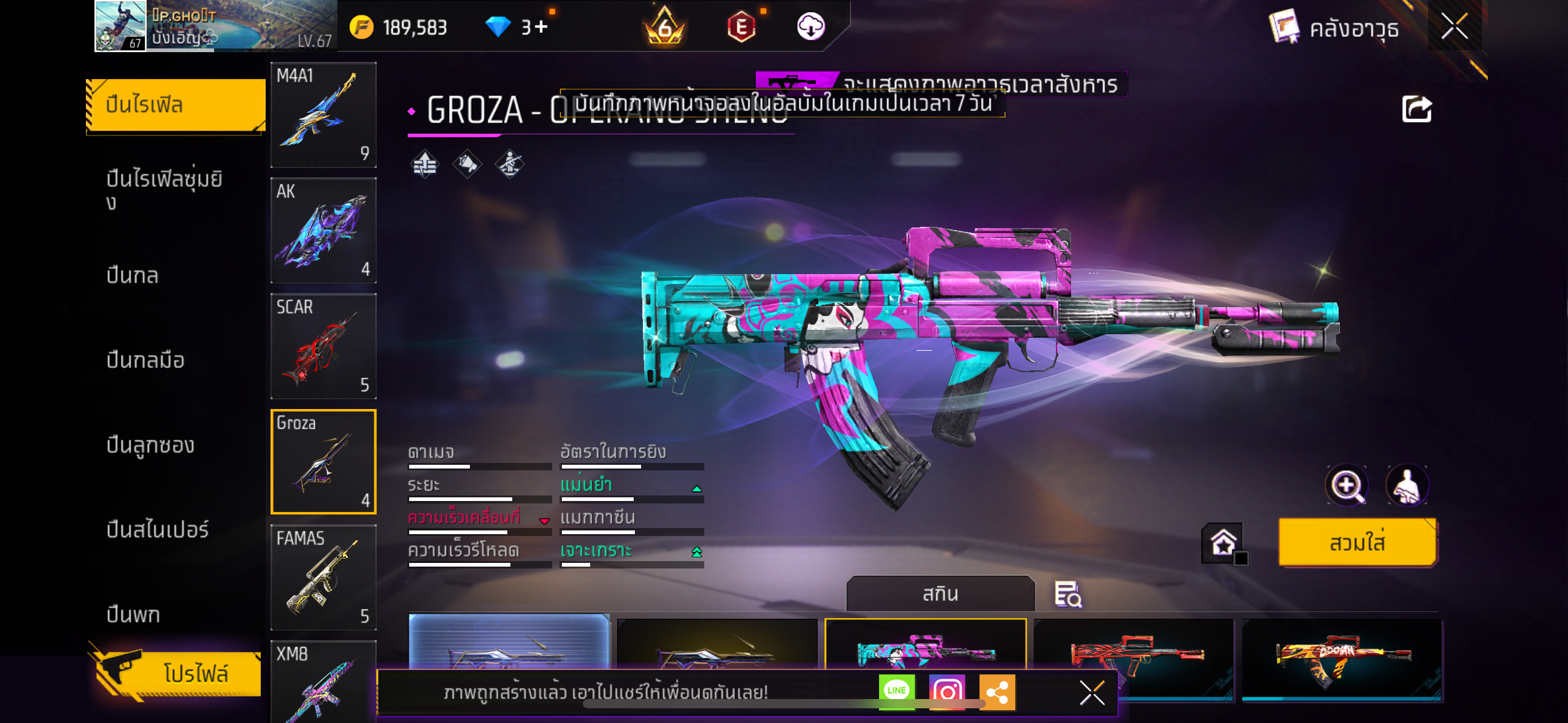Dismiss the screenshot share banner
The image size is (1568, 723).
point(1092,693)
